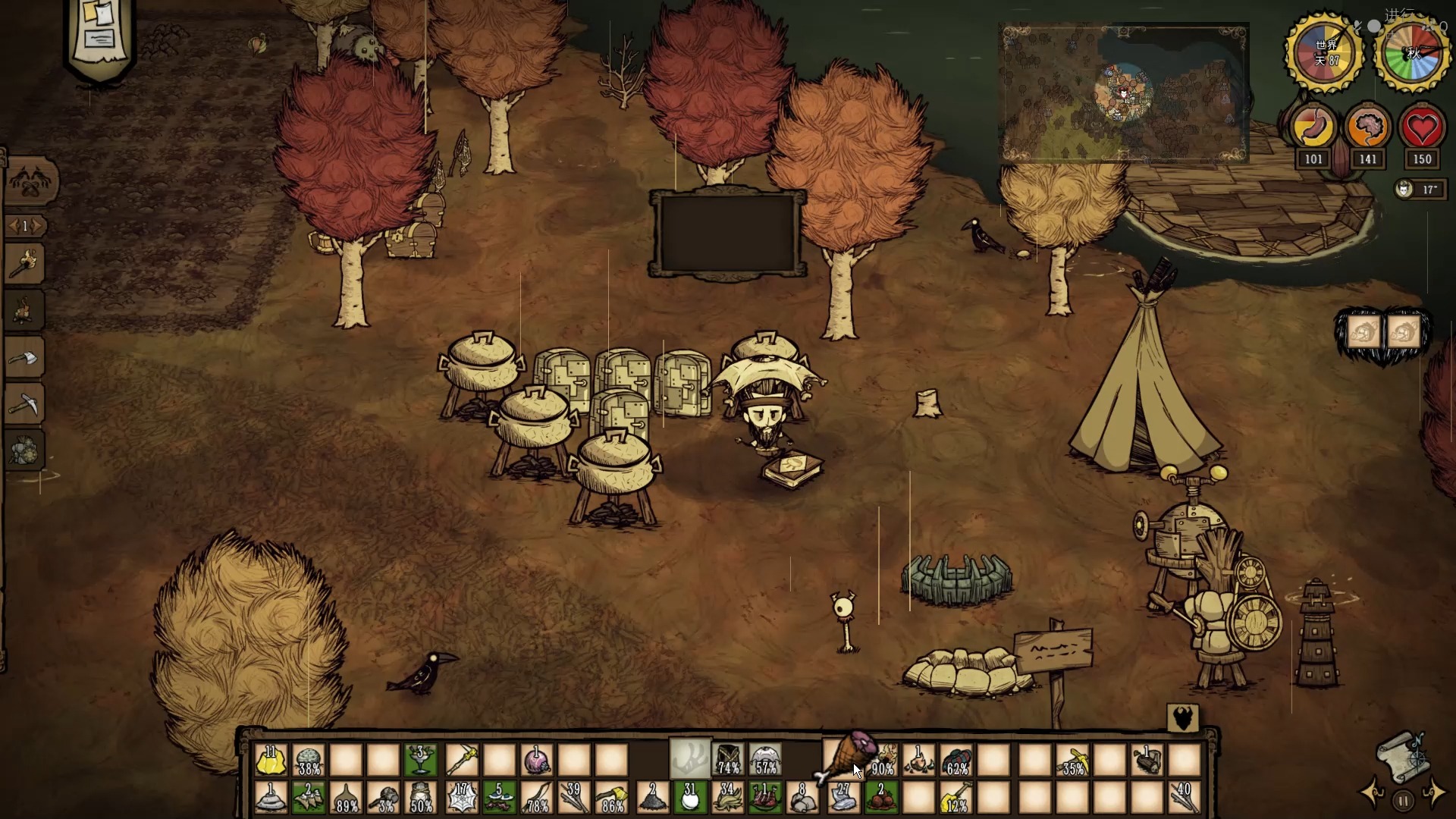This screenshot has height=819, width=1456.
Task: Pick up the purple gem bauble
Action: 537,760
